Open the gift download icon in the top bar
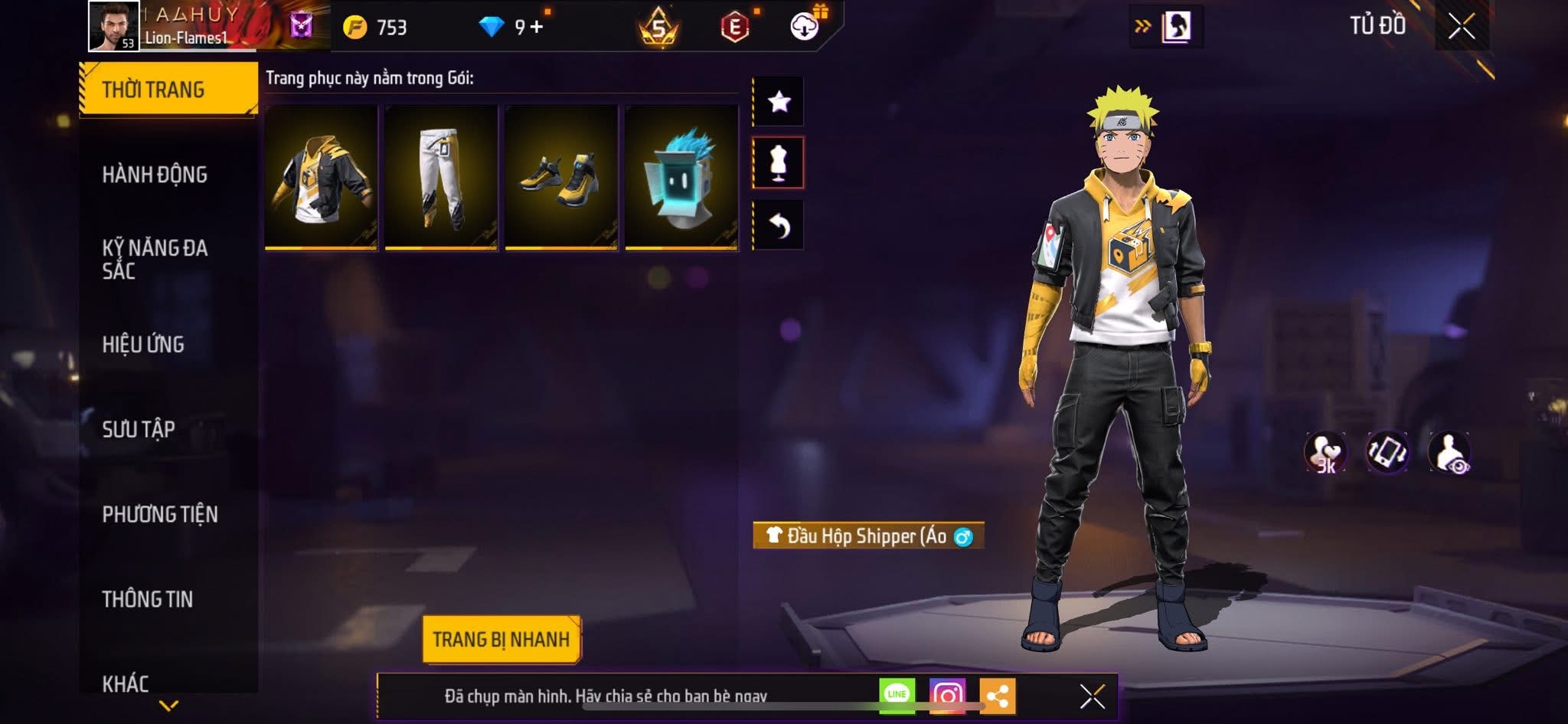The image size is (1568, 724). point(803,27)
